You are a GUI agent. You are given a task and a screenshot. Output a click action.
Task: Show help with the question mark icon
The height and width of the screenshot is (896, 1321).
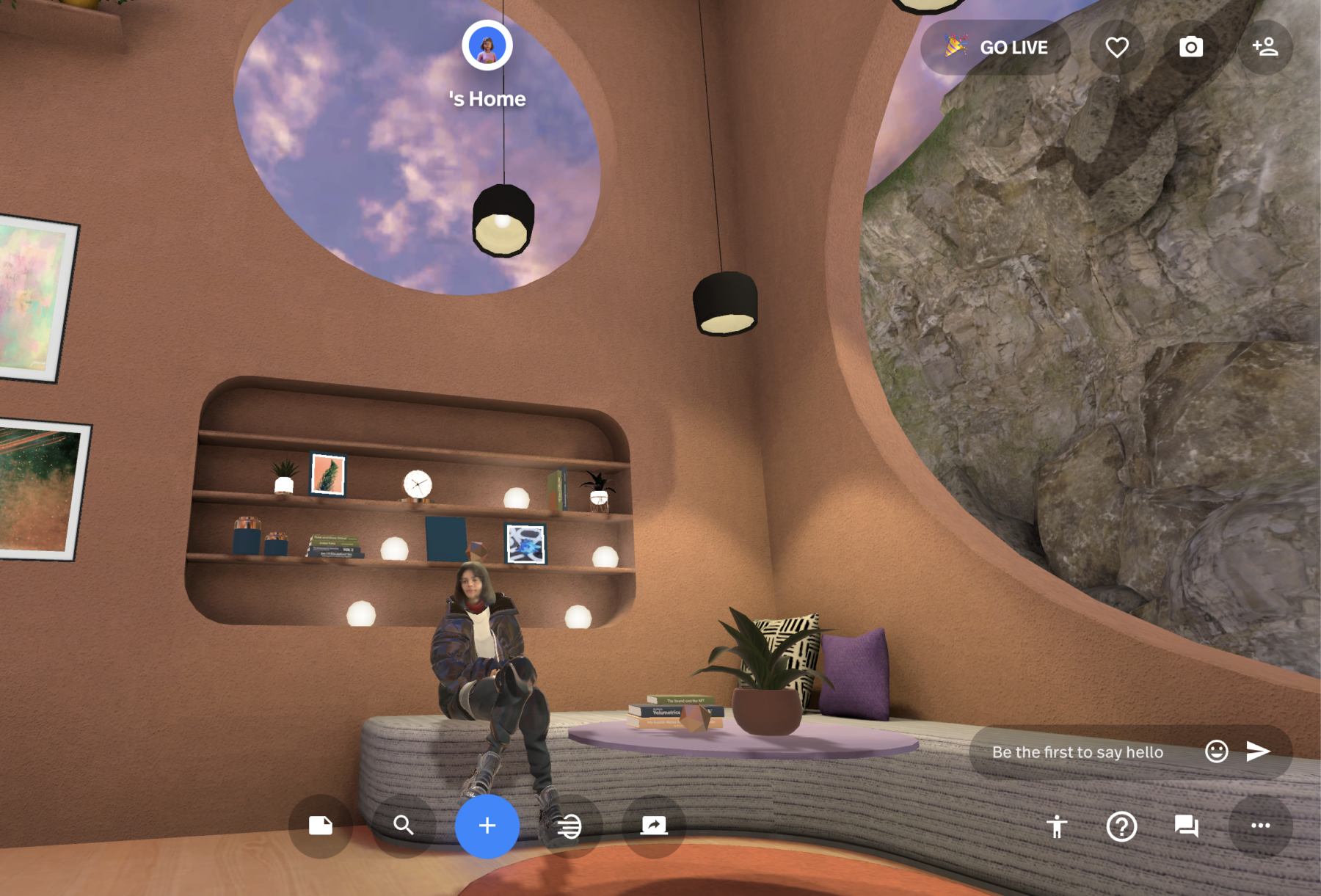[1121, 826]
